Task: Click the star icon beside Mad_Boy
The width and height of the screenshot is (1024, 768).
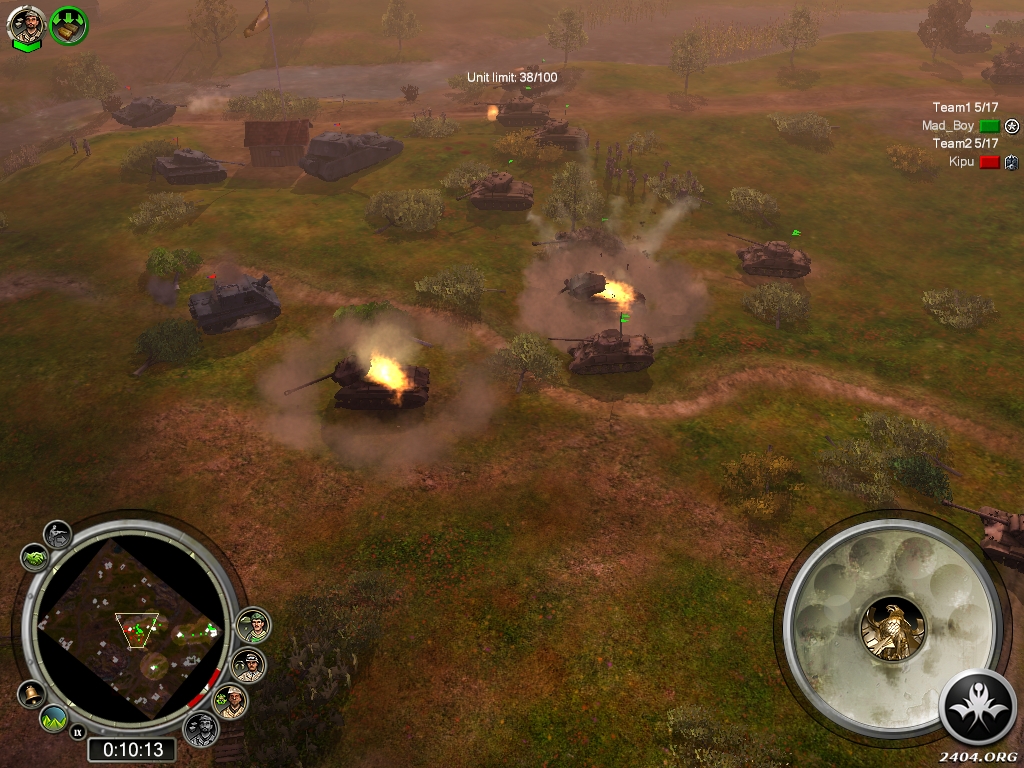Action: click(x=1012, y=126)
